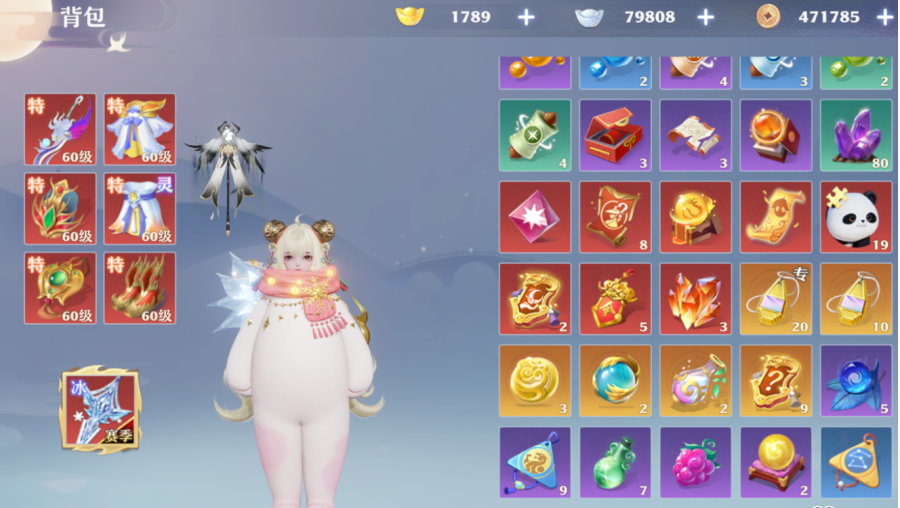The image size is (900, 508).
Task: Tap the plus next to the silver ingot balance
Action: [705, 17]
